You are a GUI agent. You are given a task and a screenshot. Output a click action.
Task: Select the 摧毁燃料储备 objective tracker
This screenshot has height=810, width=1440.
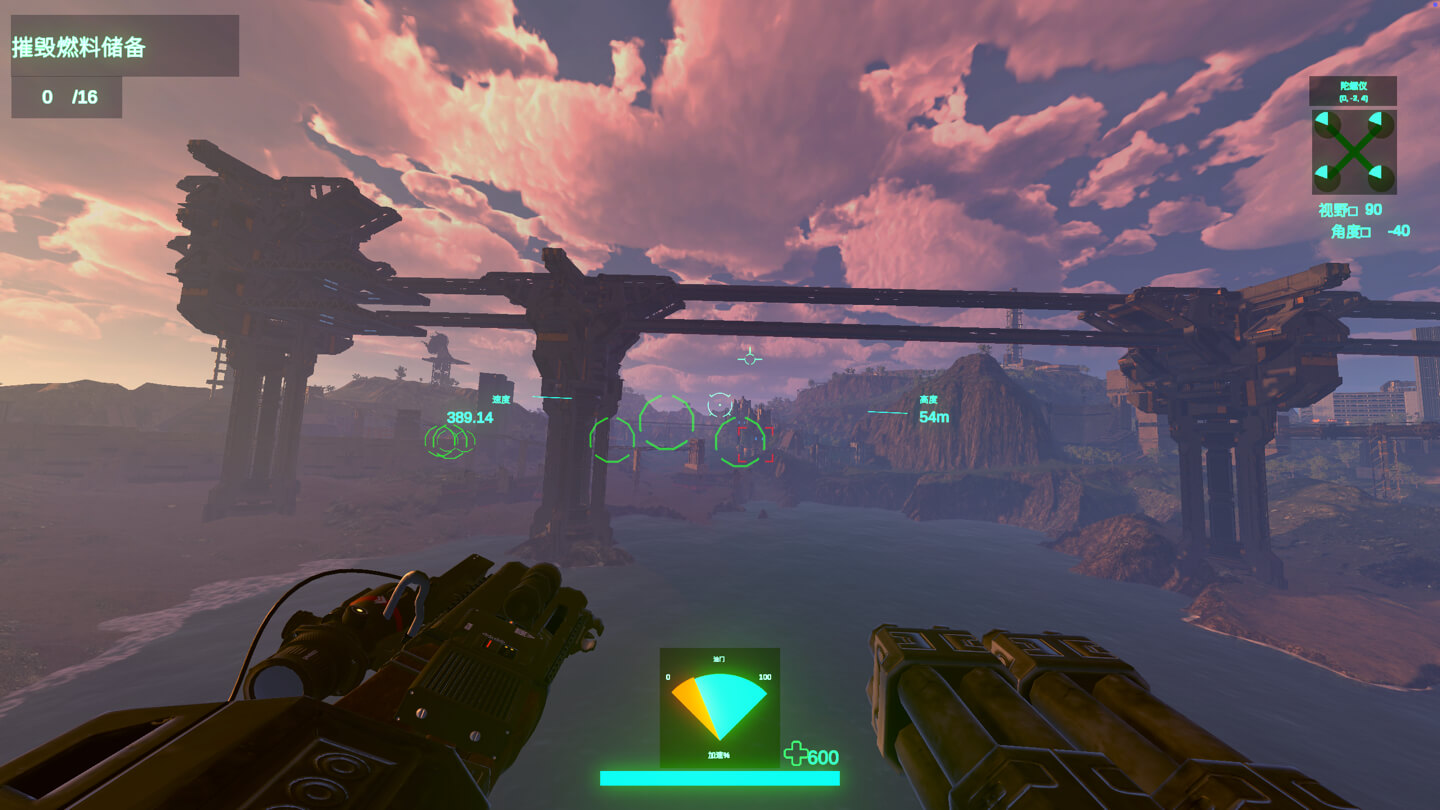point(124,46)
